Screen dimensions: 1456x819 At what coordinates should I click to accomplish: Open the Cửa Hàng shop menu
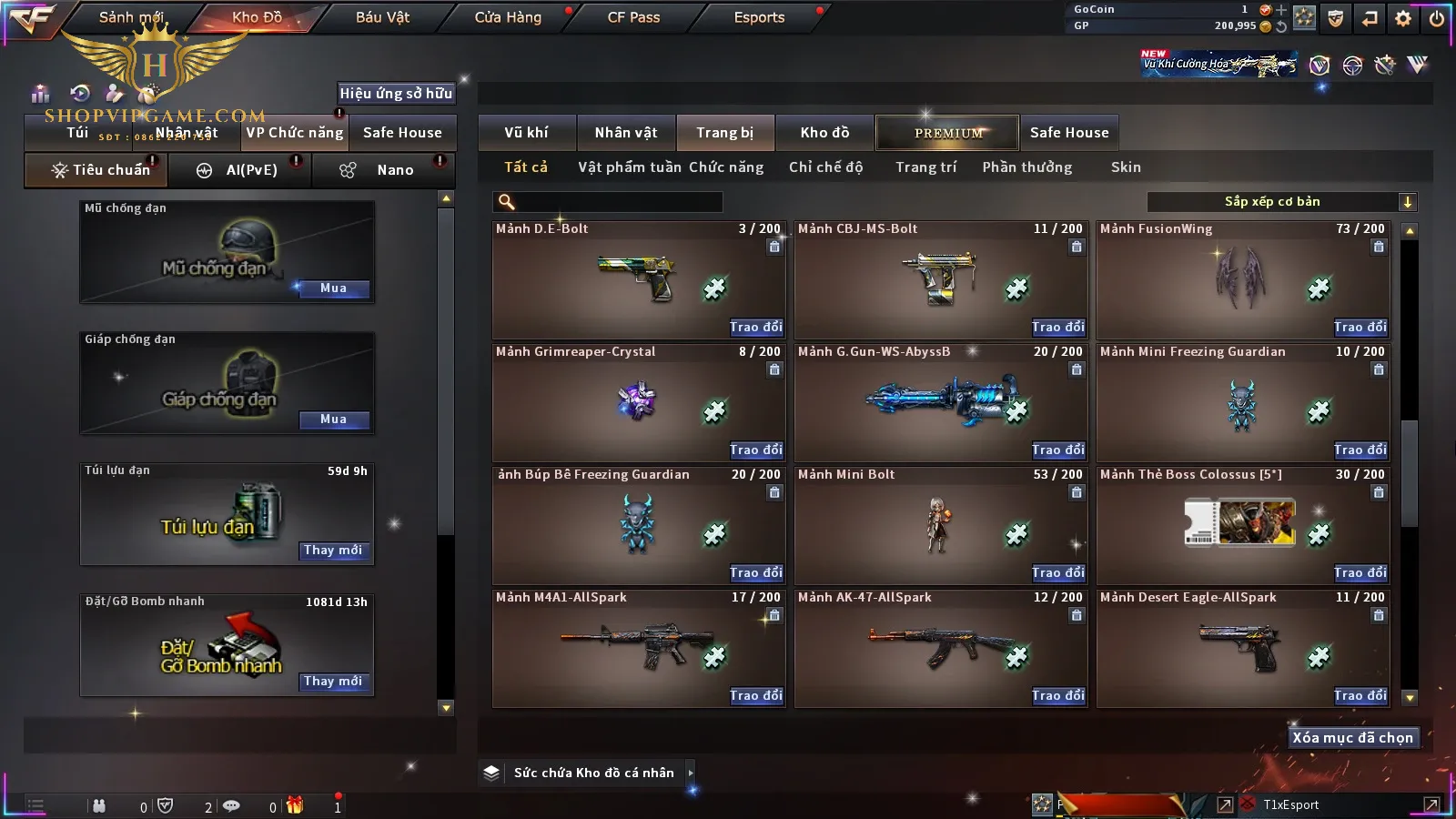click(508, 17)
